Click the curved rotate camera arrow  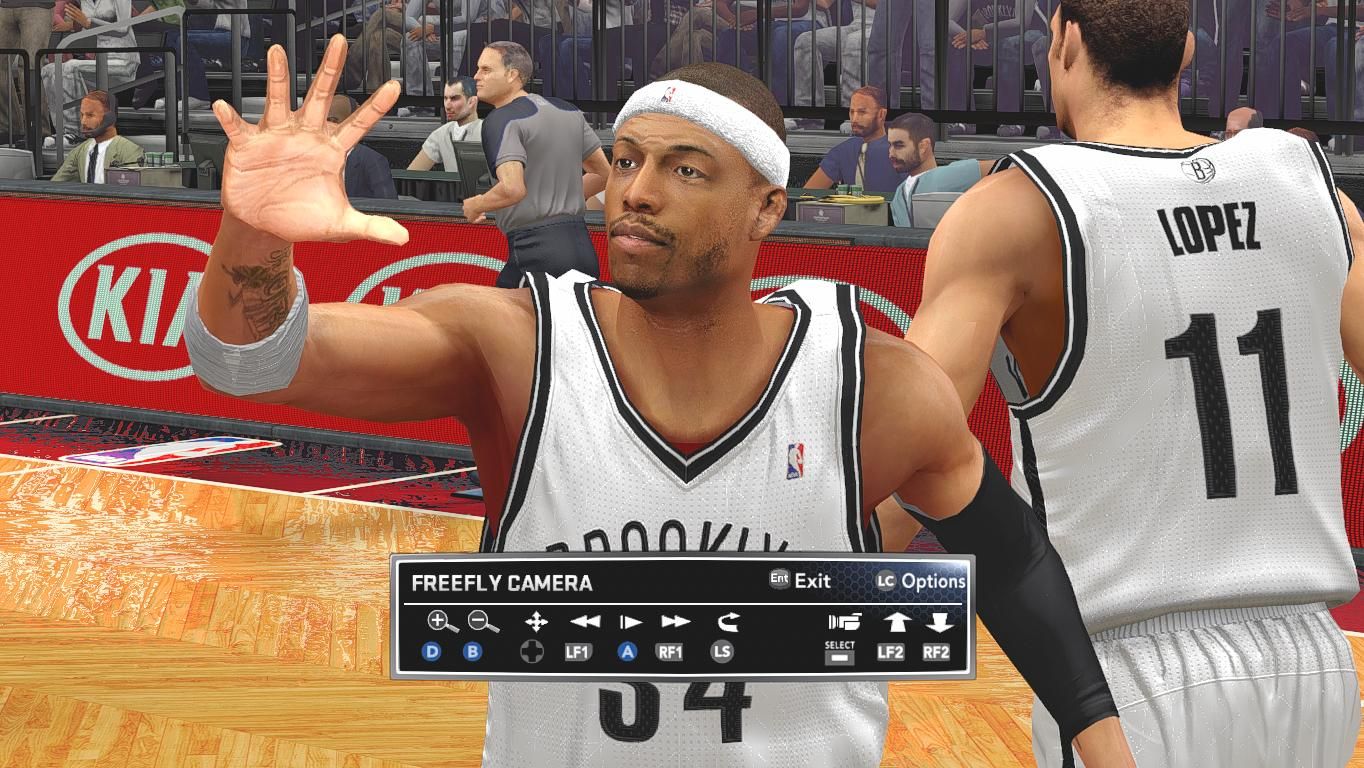(726, 622)
